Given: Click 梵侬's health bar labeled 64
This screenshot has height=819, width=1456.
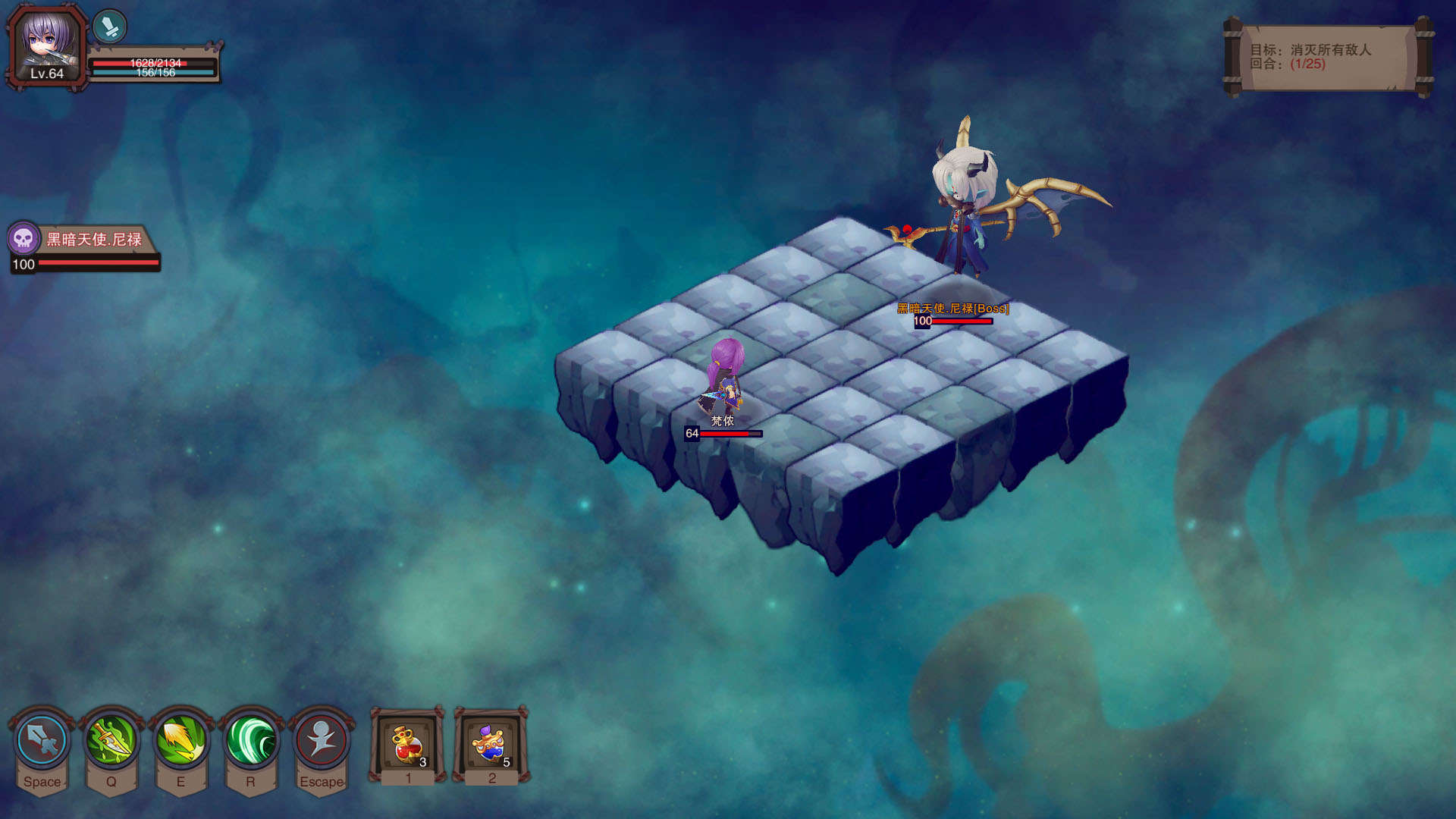Looking at the screenshot, I should coord(723,435).
